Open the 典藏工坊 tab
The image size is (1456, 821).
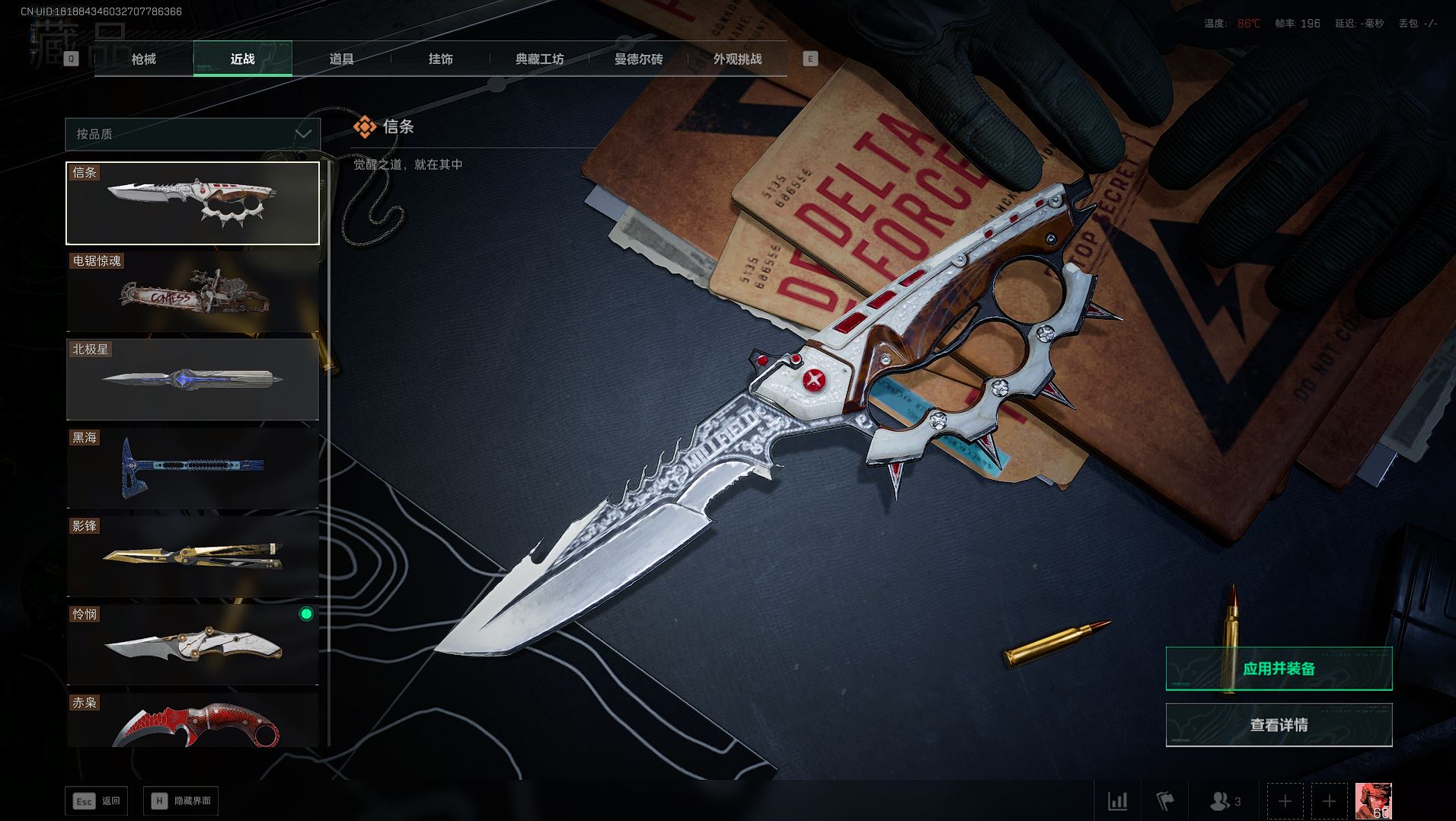pos(540,59)
